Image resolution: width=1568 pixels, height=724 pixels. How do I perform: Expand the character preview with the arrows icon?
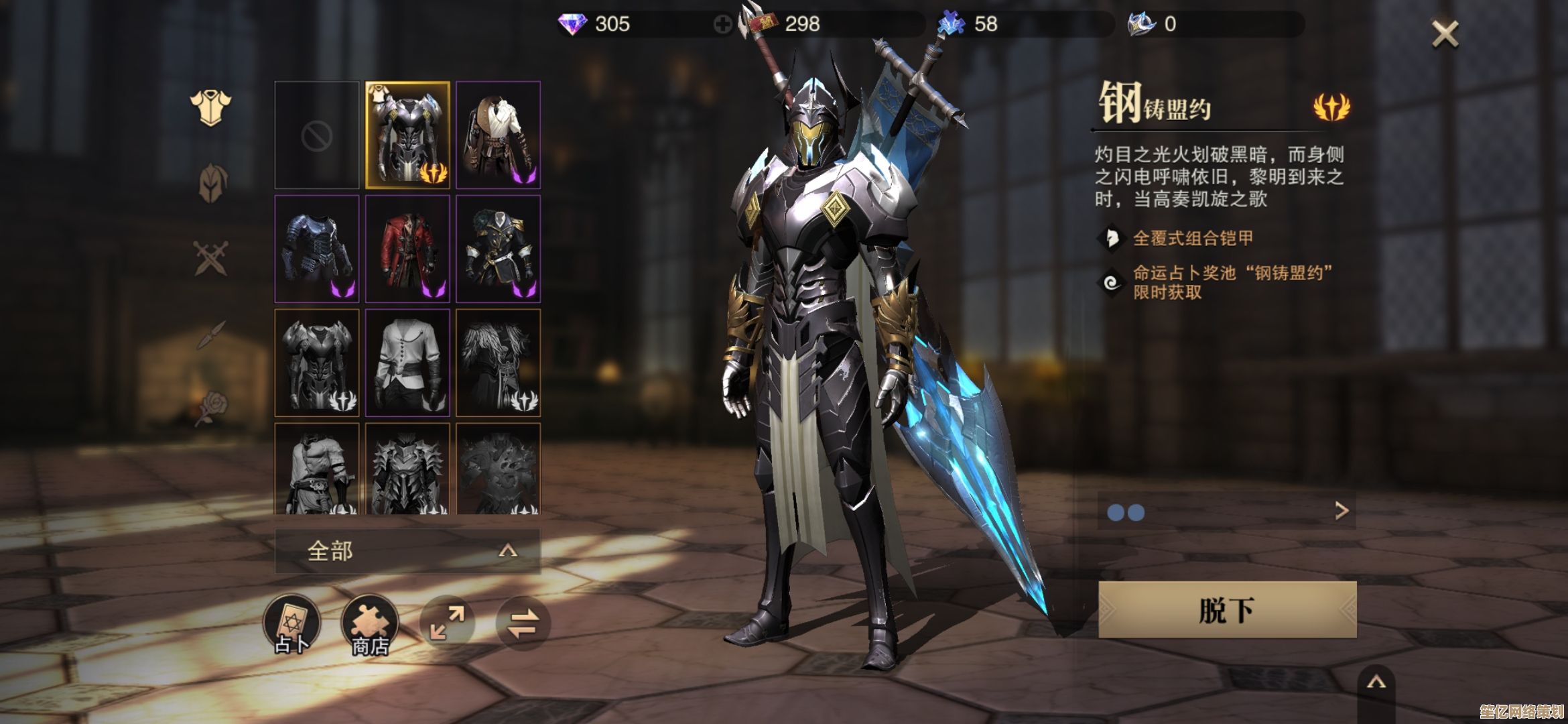pyautogui.click(x=448, y=623)
